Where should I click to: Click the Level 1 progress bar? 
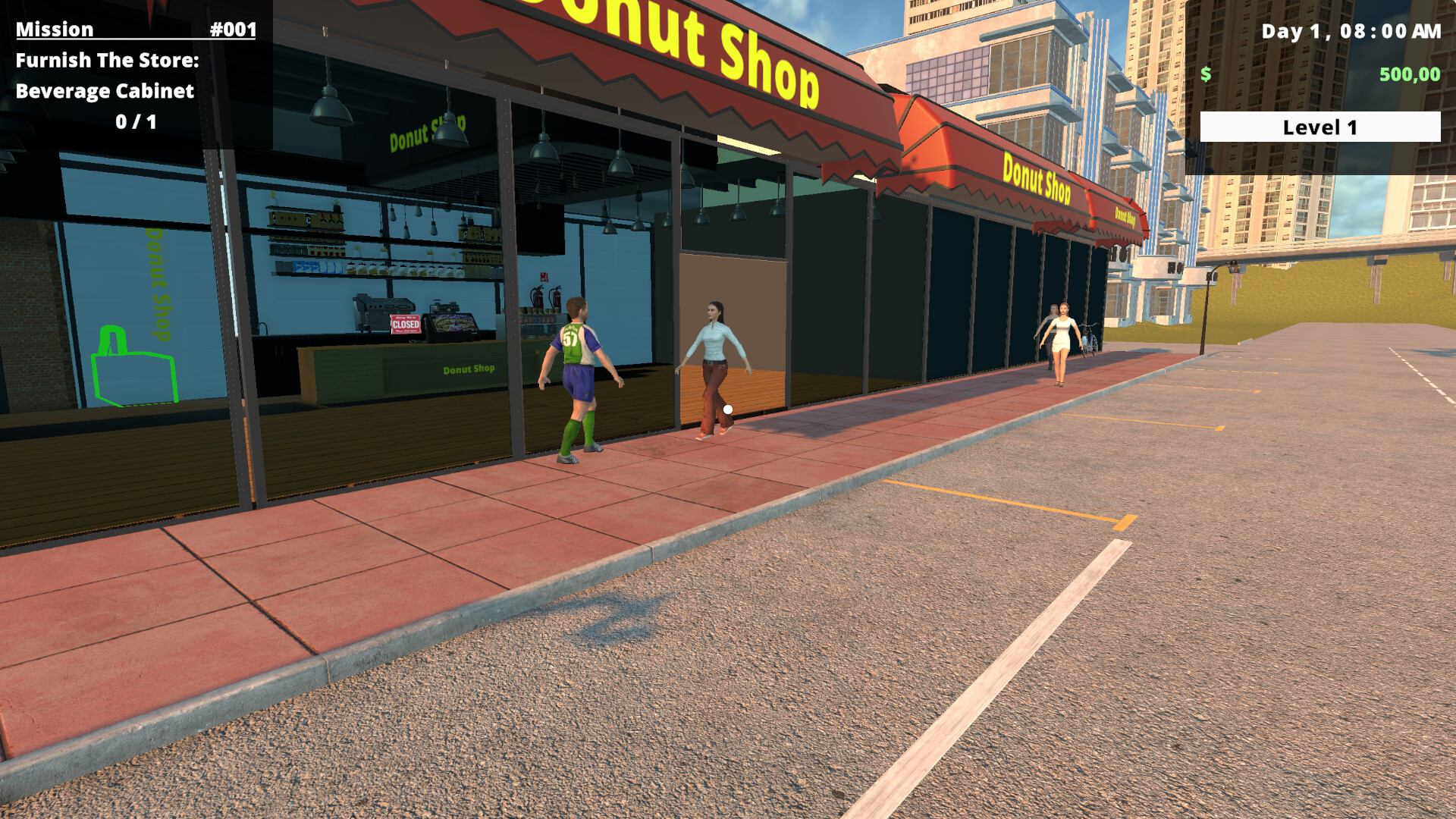pos(1321,127)
